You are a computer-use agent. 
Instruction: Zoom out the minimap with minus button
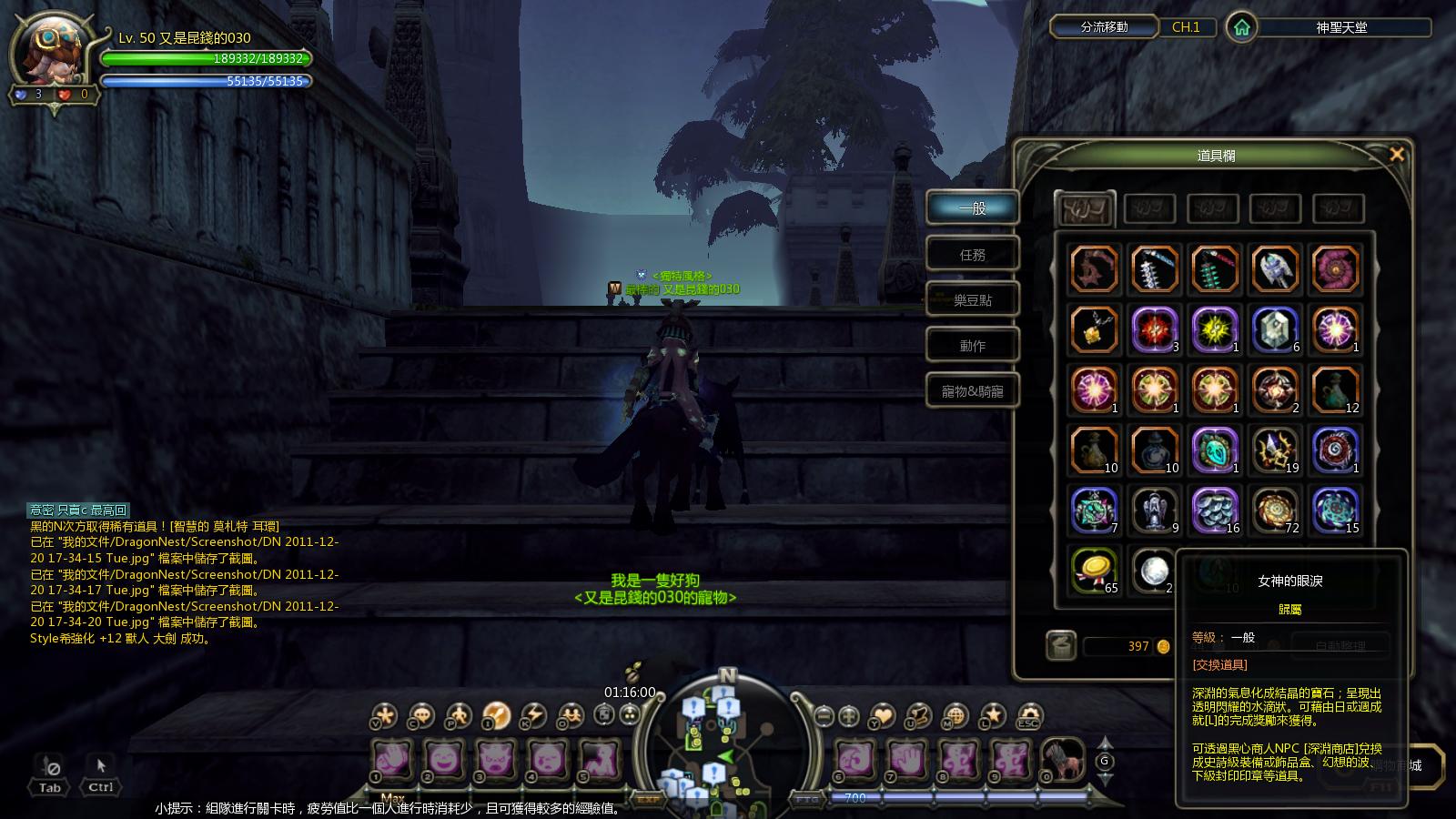point(824,716)
